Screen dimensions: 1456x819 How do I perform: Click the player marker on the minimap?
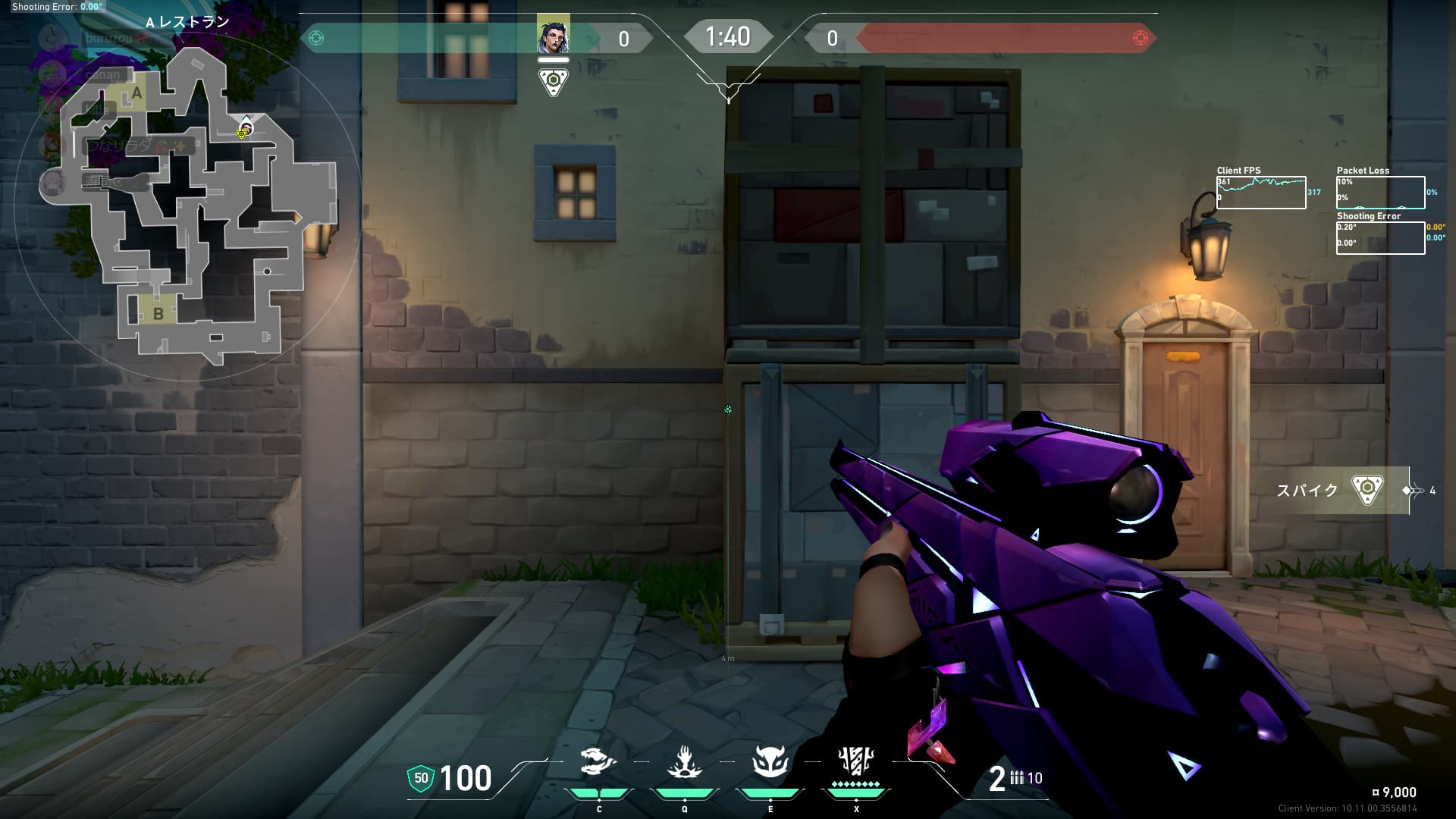245,127
